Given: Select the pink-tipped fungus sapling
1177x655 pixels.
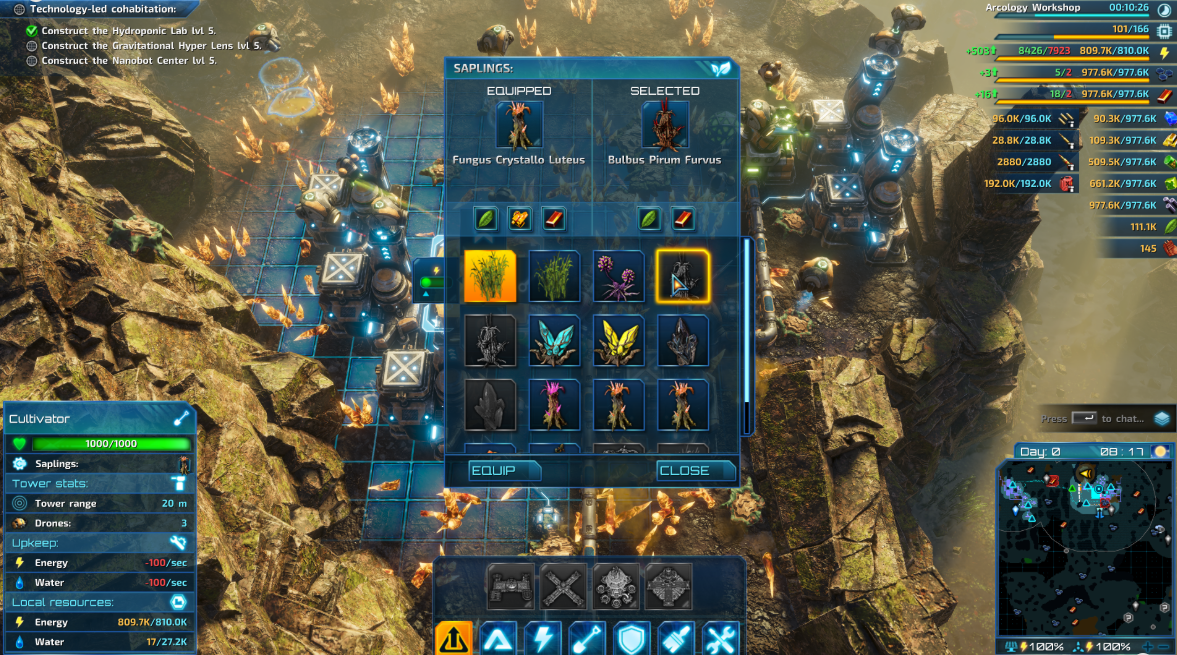Looking at the screenshot, I should [x=554, y=404].
